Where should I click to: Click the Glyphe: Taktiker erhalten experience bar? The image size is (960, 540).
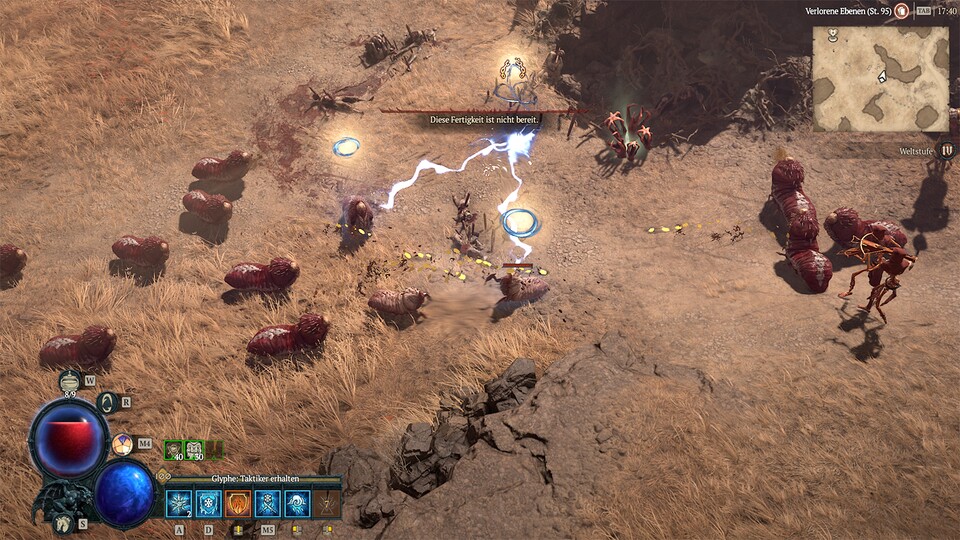click(x=250, y=480)
